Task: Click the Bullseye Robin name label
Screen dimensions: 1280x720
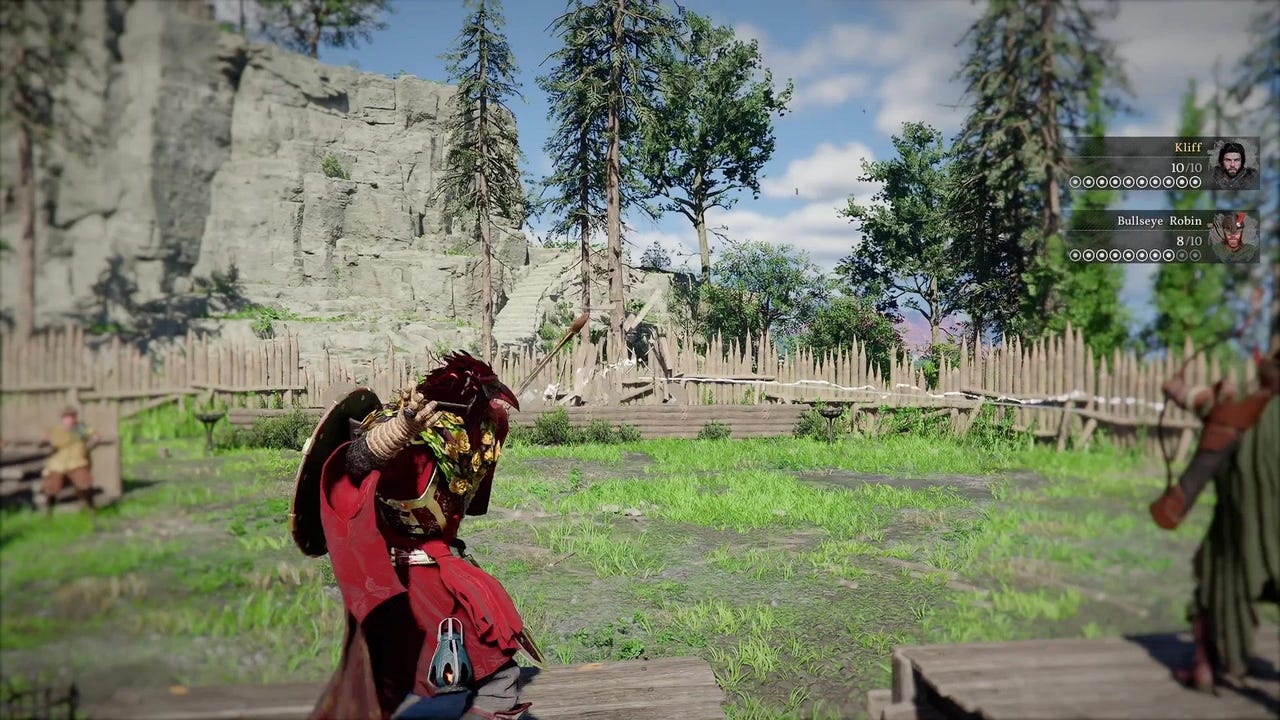Action: tap(1160, 220)
